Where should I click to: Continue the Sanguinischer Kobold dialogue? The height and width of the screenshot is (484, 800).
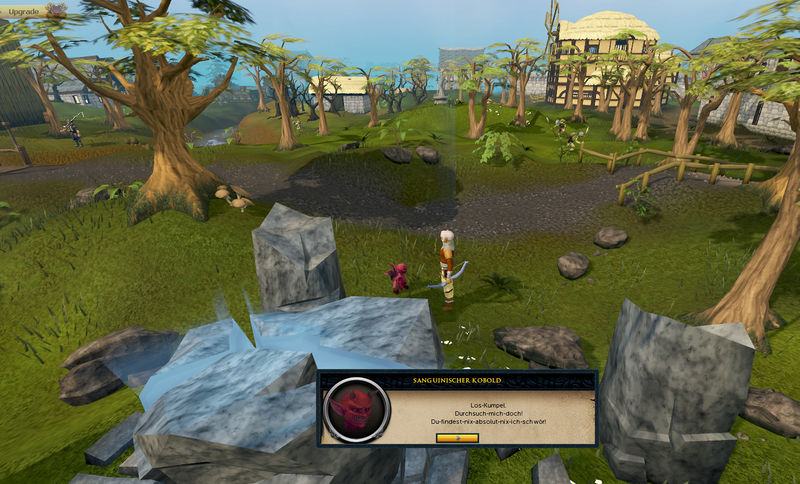pos(457,437)
